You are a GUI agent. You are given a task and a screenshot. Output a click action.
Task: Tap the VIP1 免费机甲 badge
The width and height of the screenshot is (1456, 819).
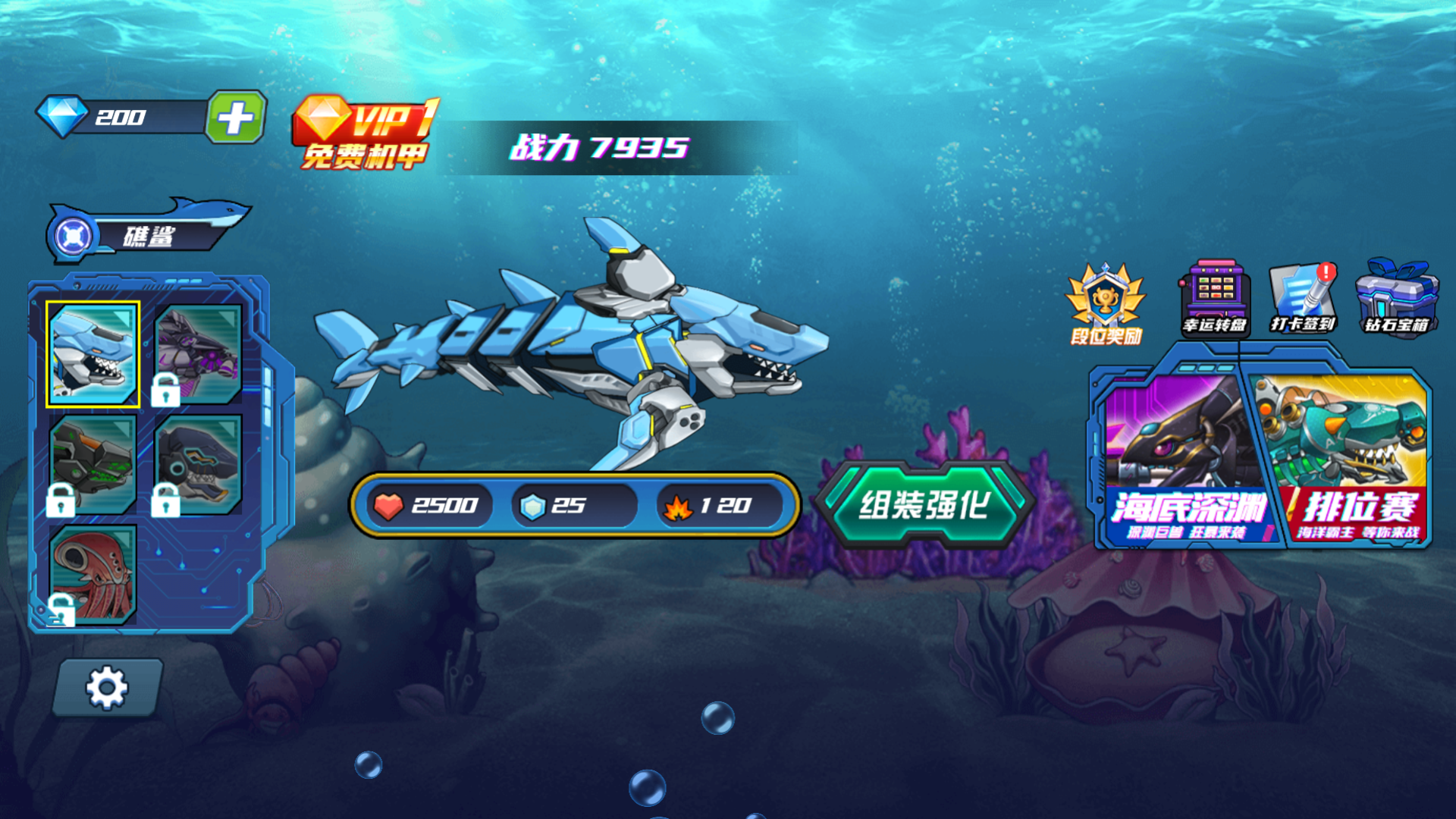pos(364,133)
